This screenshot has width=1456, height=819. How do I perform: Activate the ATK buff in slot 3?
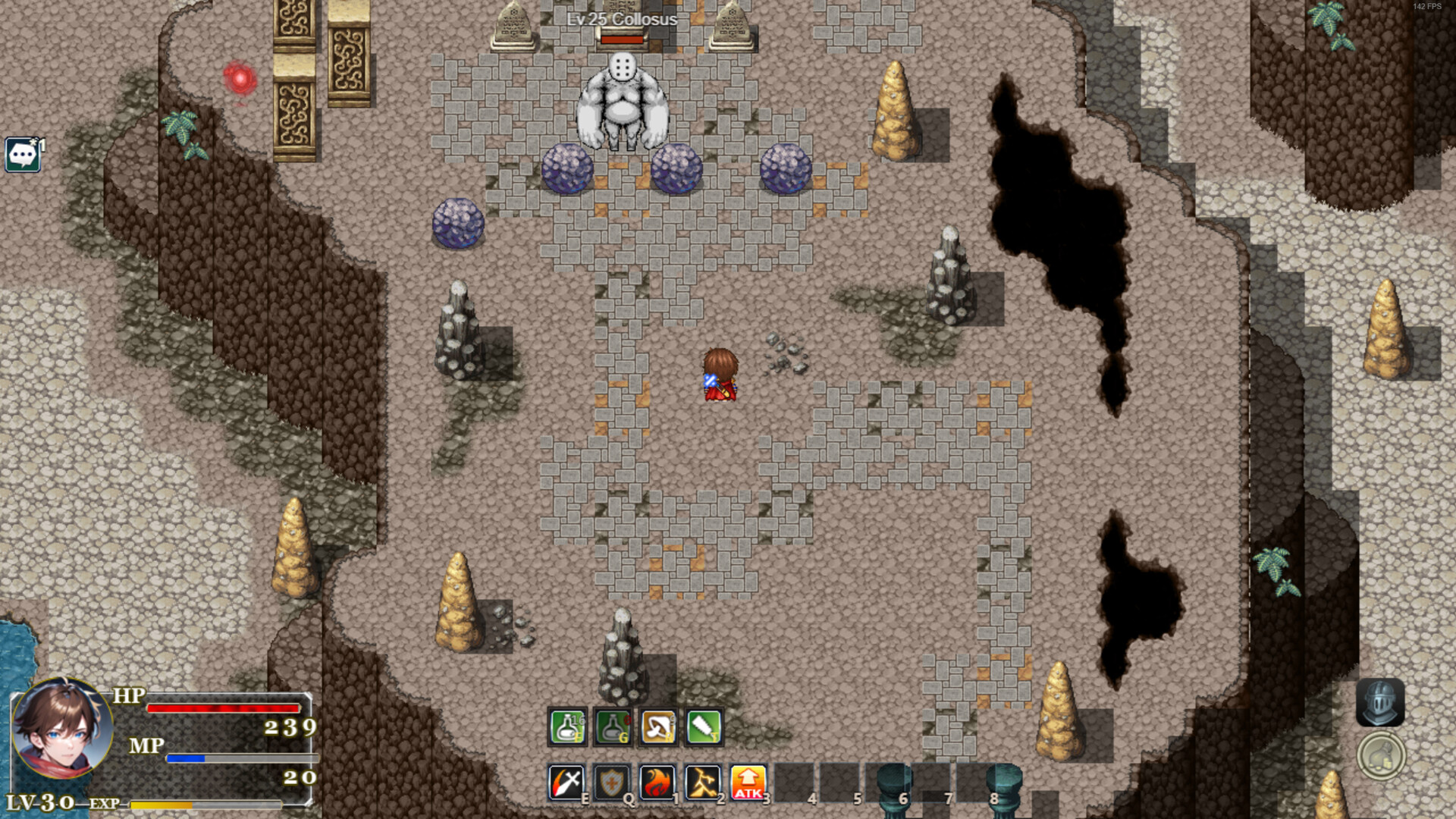(x=748, y=781)
